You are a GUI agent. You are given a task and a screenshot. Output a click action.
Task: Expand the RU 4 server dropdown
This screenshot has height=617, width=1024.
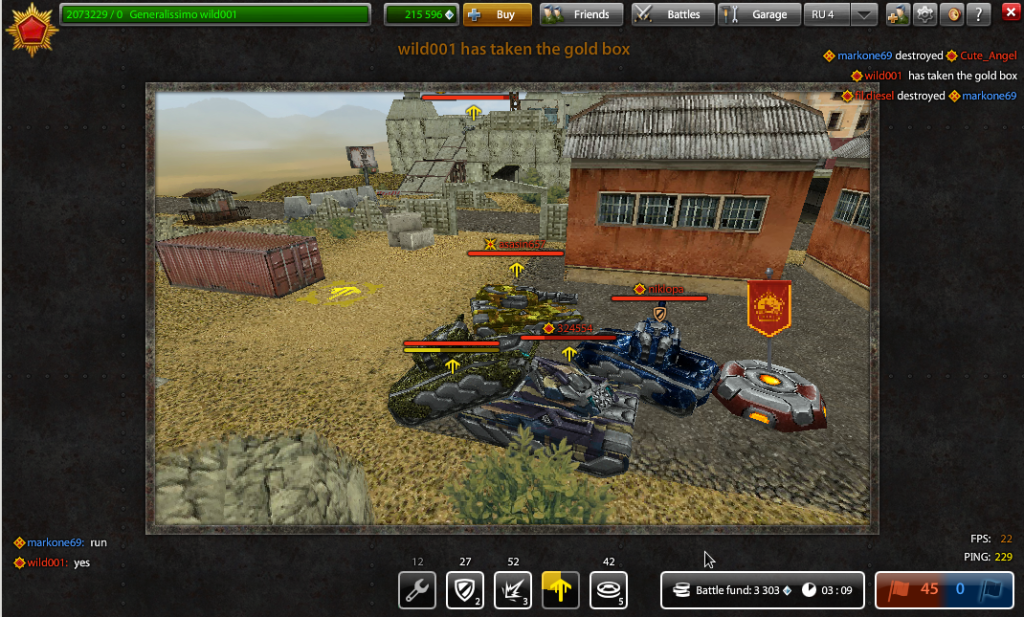[863, 15]
